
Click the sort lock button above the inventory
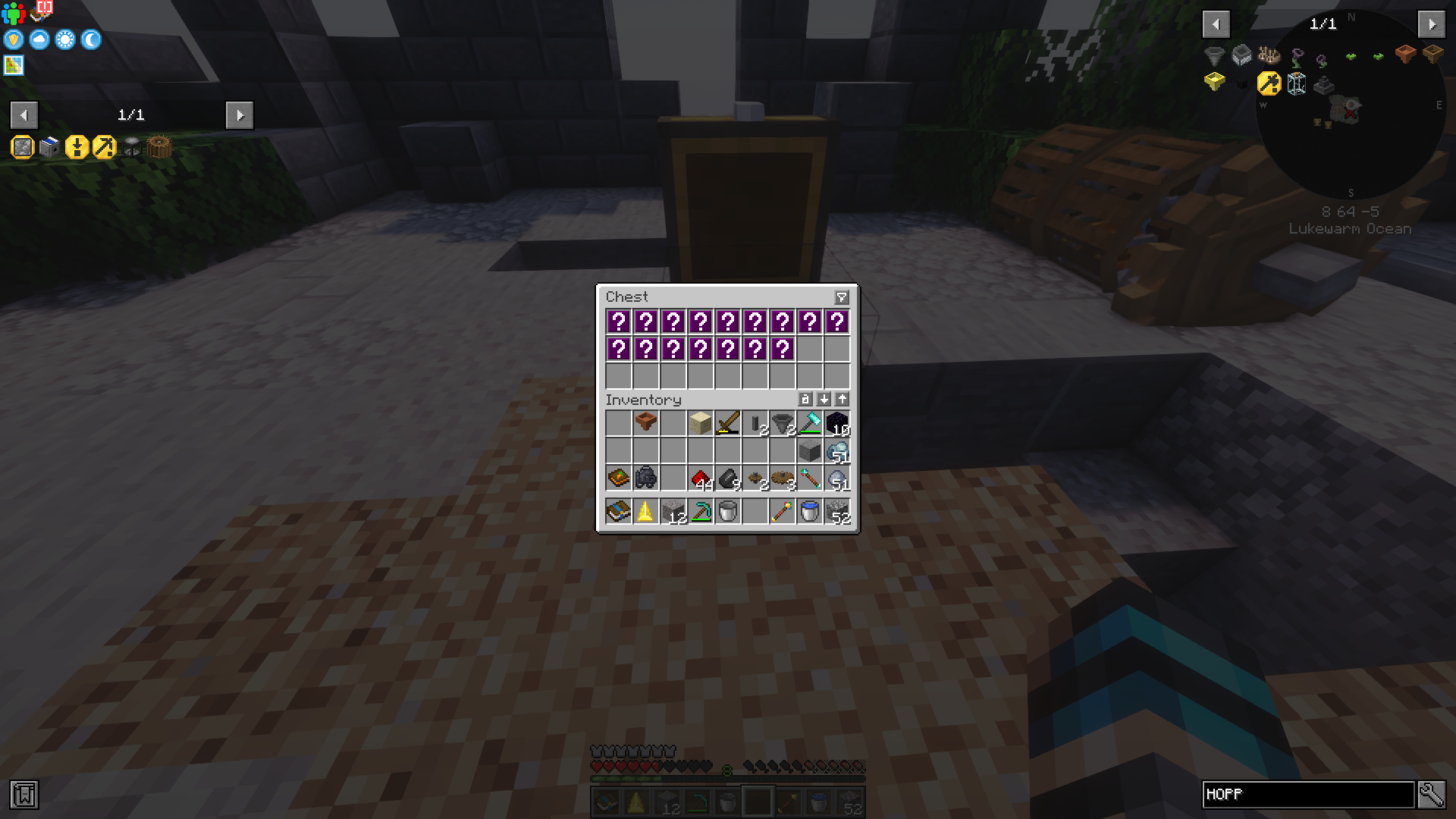click(x=806, y=400)
